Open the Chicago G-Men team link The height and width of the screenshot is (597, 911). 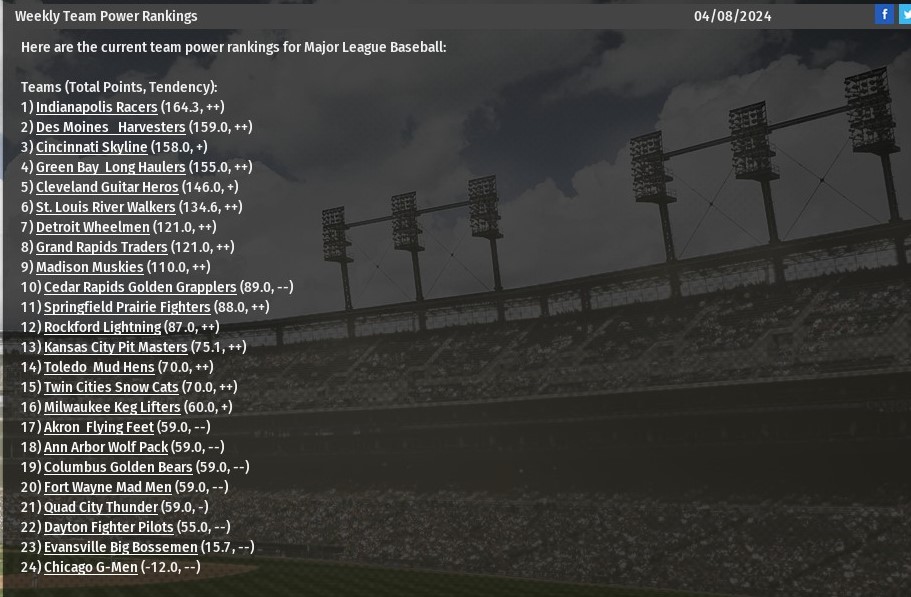[90, 567]
